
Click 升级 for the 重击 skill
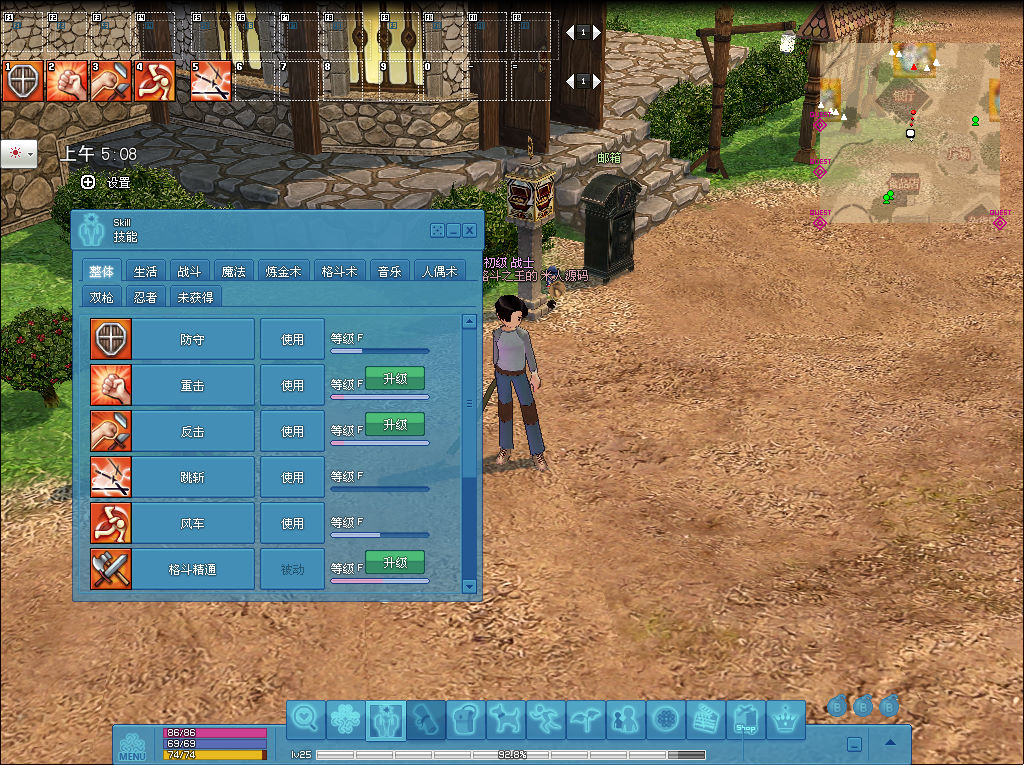(395, 378)
